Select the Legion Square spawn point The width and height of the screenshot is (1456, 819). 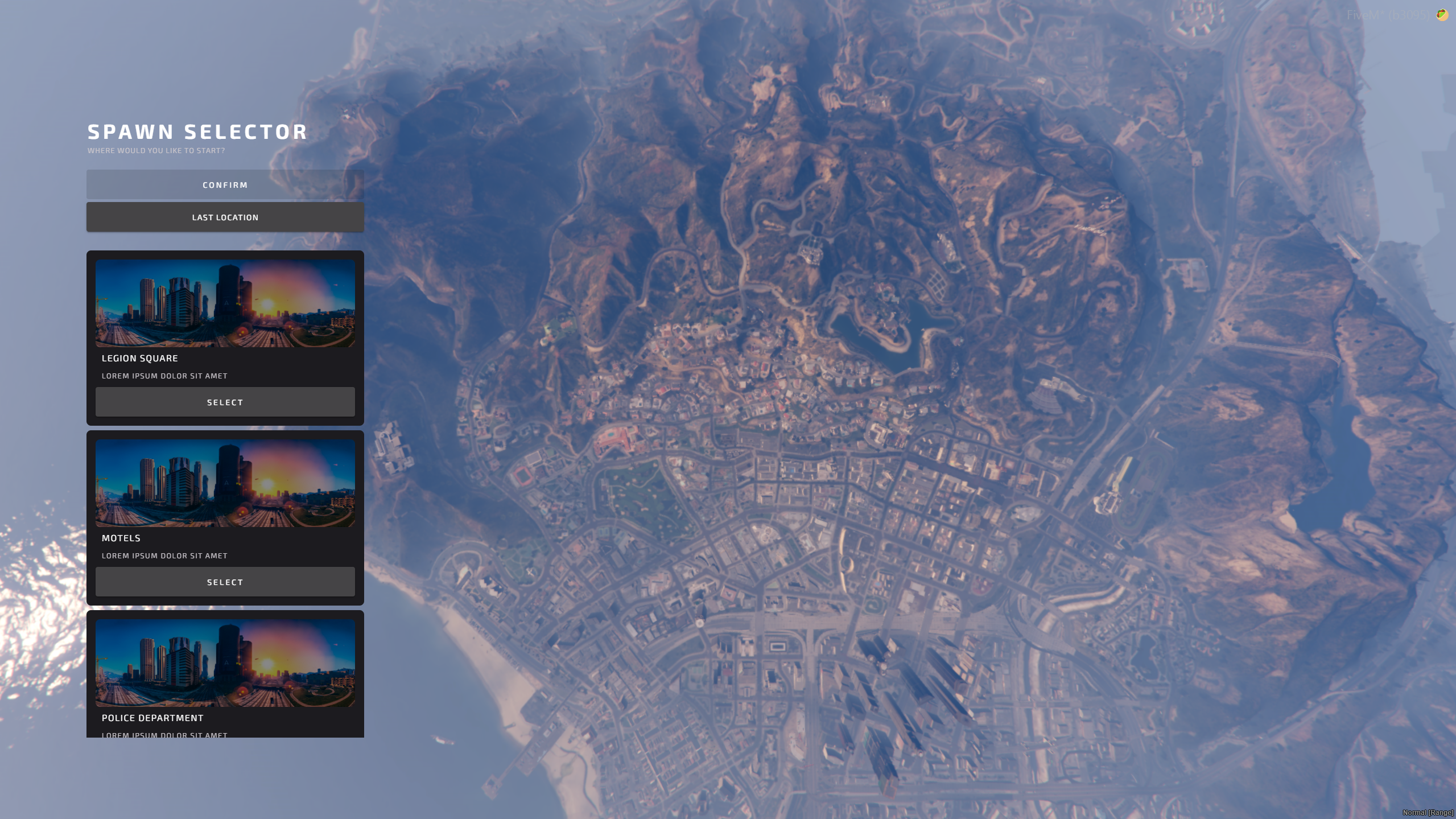coord(225,402)
